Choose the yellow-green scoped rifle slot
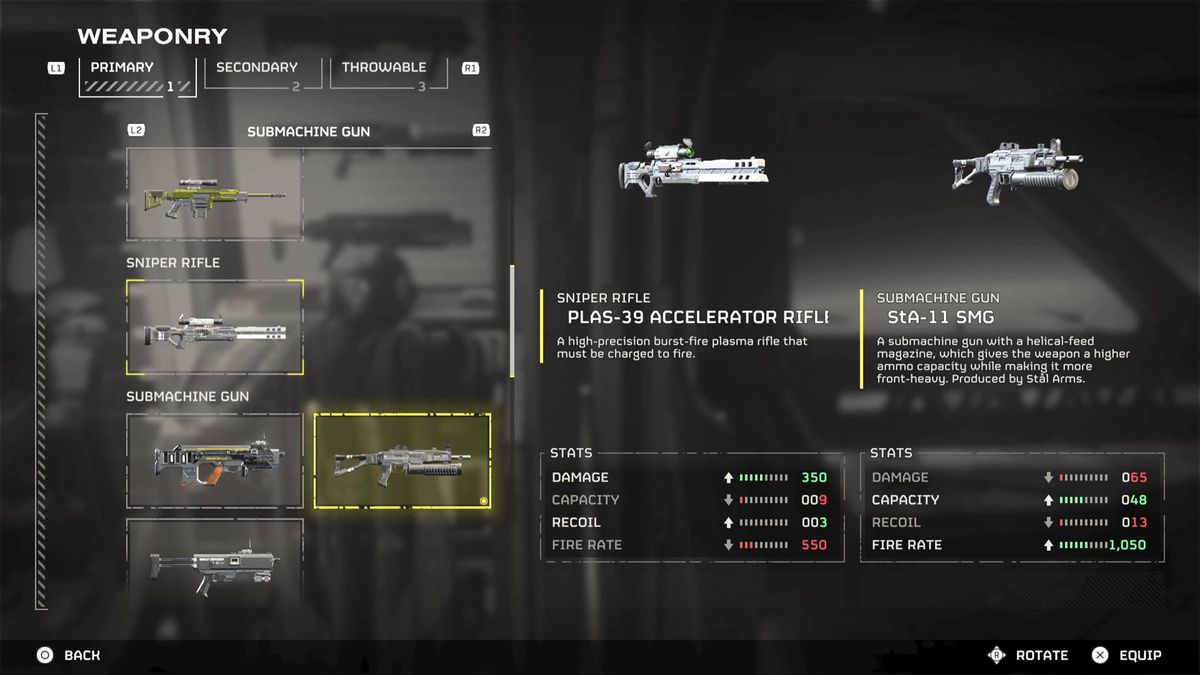 tap(214, 194)
